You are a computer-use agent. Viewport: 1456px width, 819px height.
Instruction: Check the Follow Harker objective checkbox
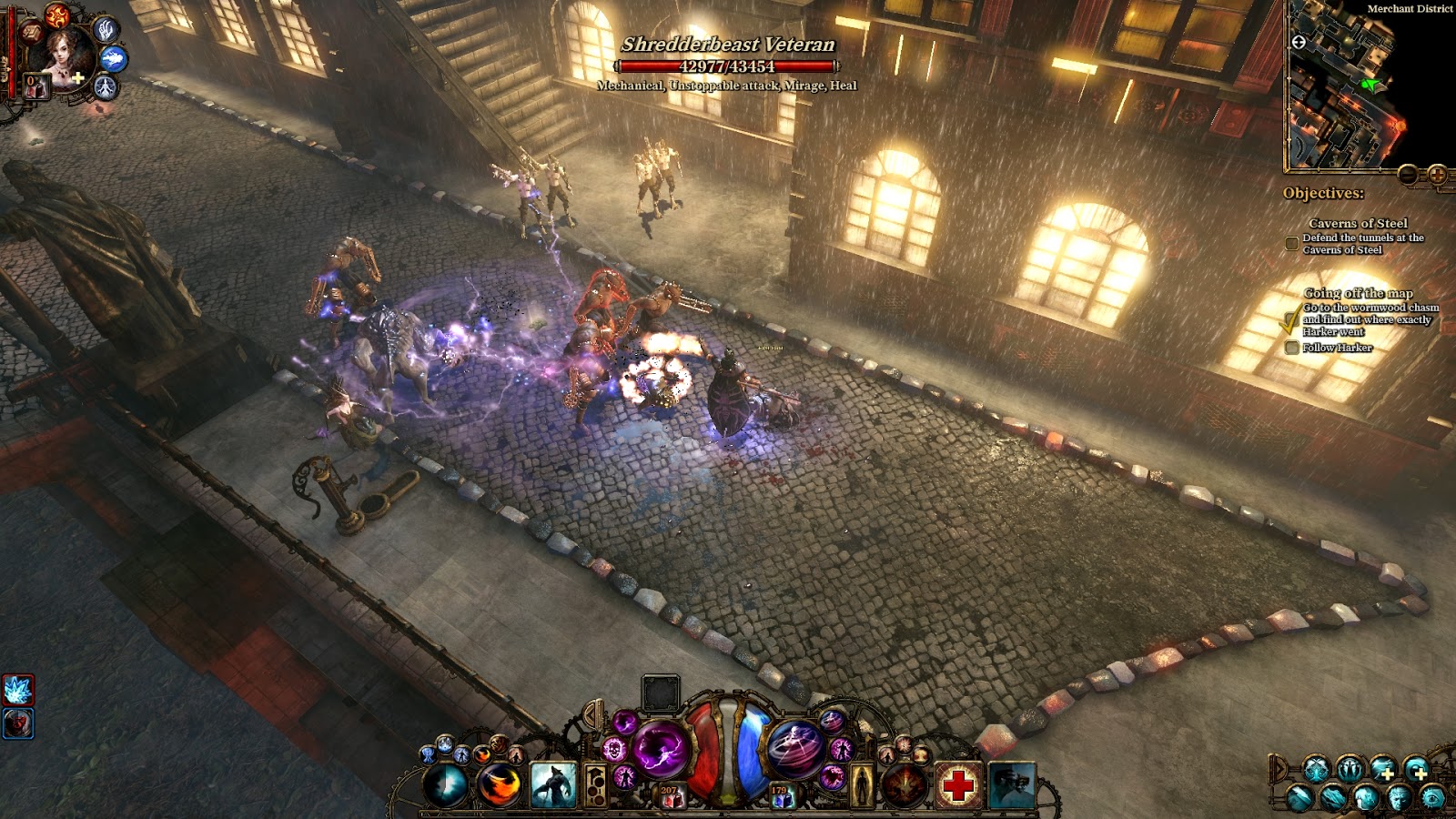[x=1292, y=346]
